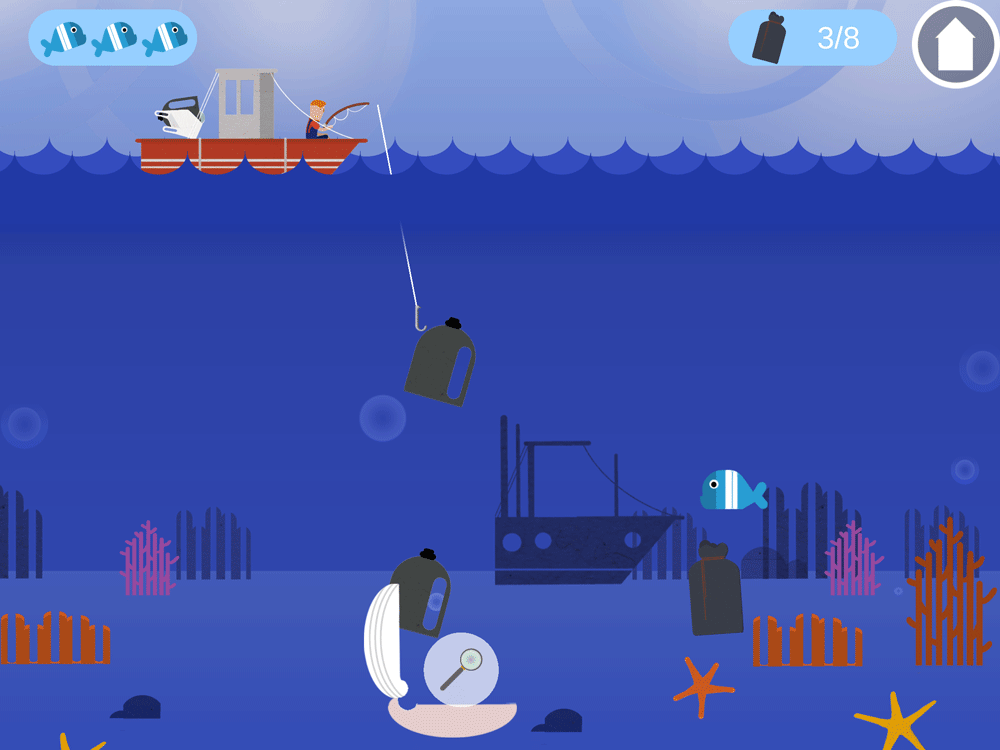This screenshot has height=750, width=1000.
Task: Tap the magnifying glass bubble
Action: pyautogui.click(x=461, y=669)
